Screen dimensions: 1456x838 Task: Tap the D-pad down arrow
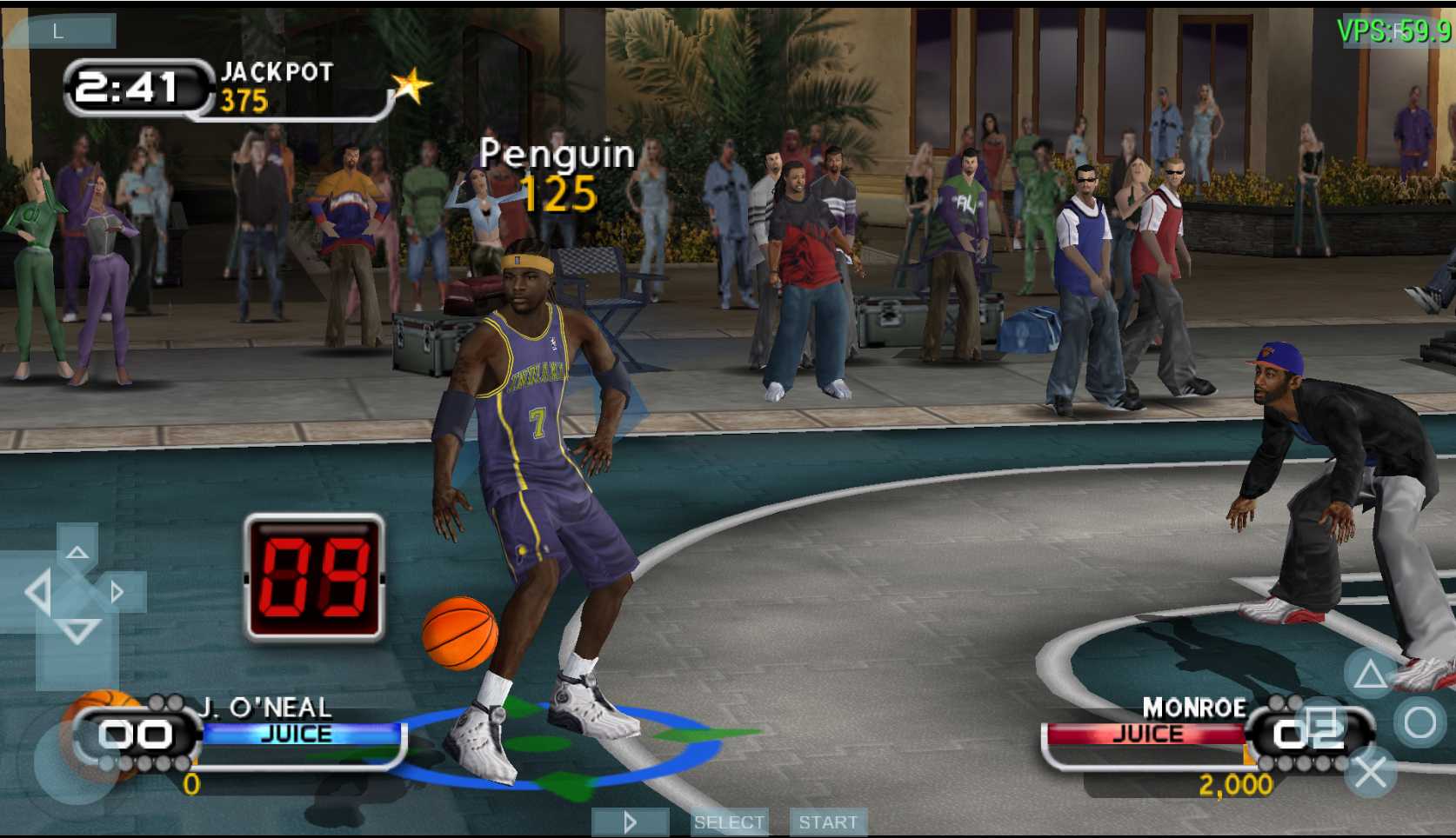coord(77,632)
